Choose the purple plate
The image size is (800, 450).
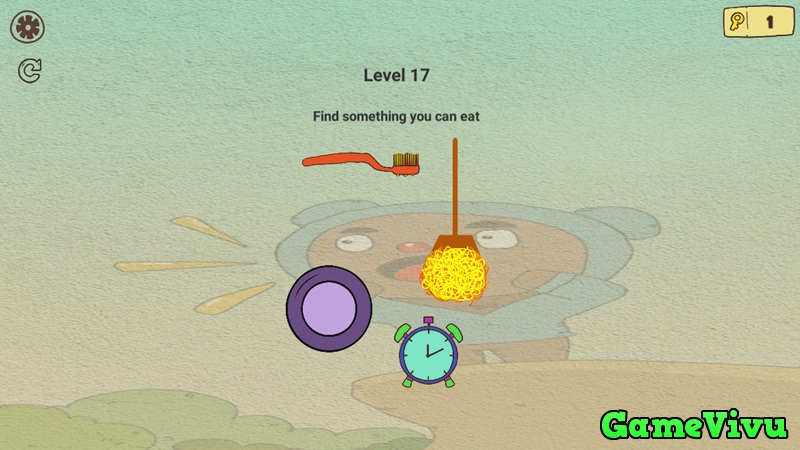coord(329,307)
